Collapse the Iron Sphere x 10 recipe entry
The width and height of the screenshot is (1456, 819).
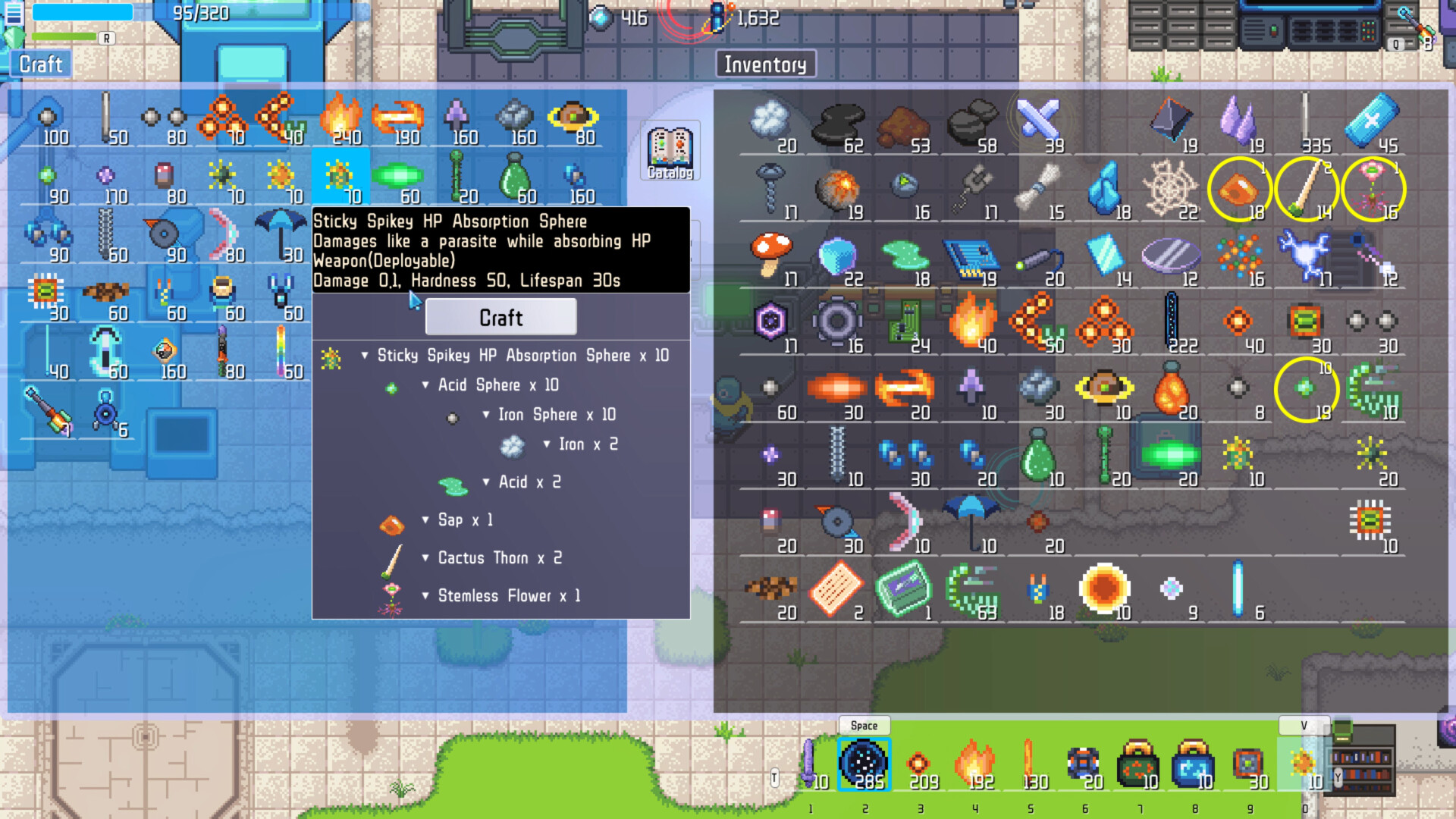pyautogui.click(x=486, y=415)
